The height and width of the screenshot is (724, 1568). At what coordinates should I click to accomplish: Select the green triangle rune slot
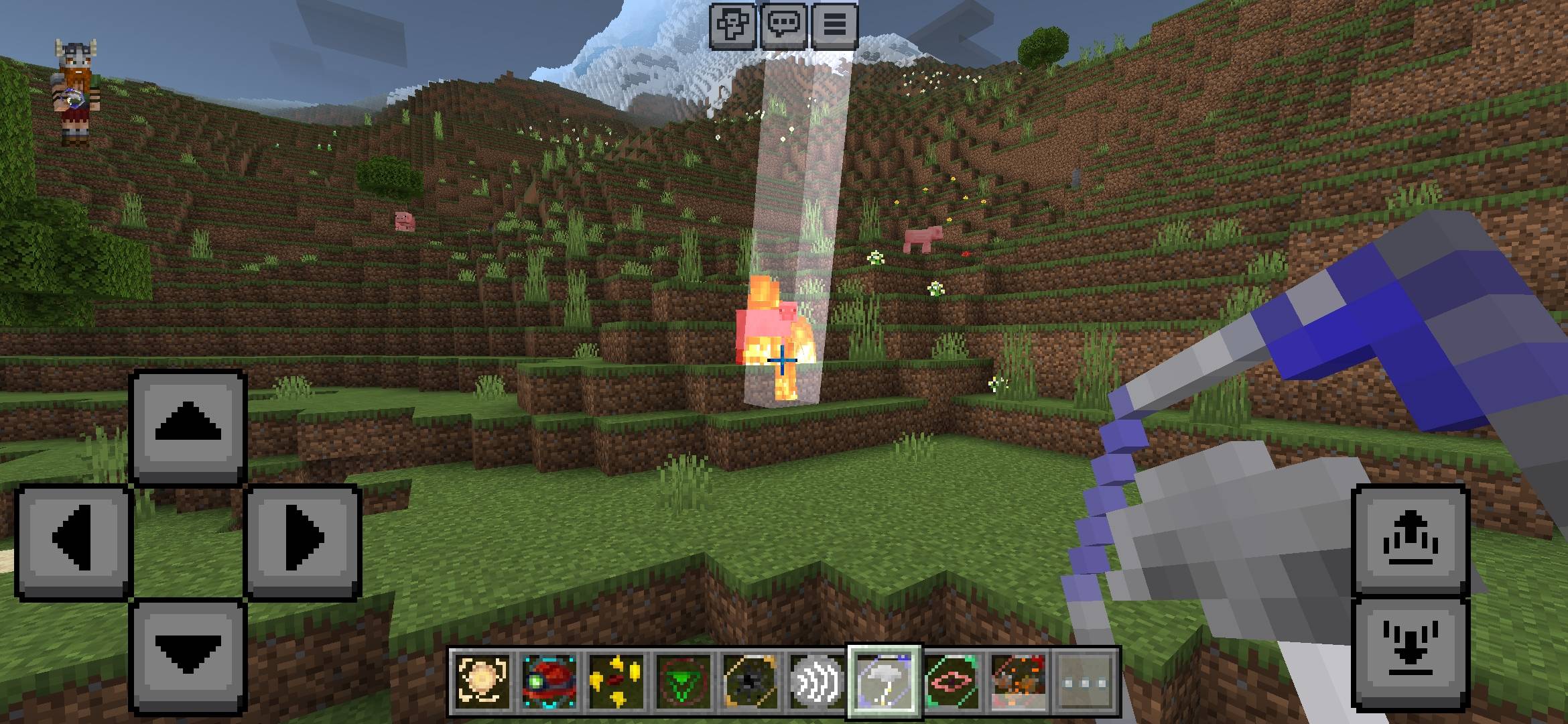[x=683, y=681]
